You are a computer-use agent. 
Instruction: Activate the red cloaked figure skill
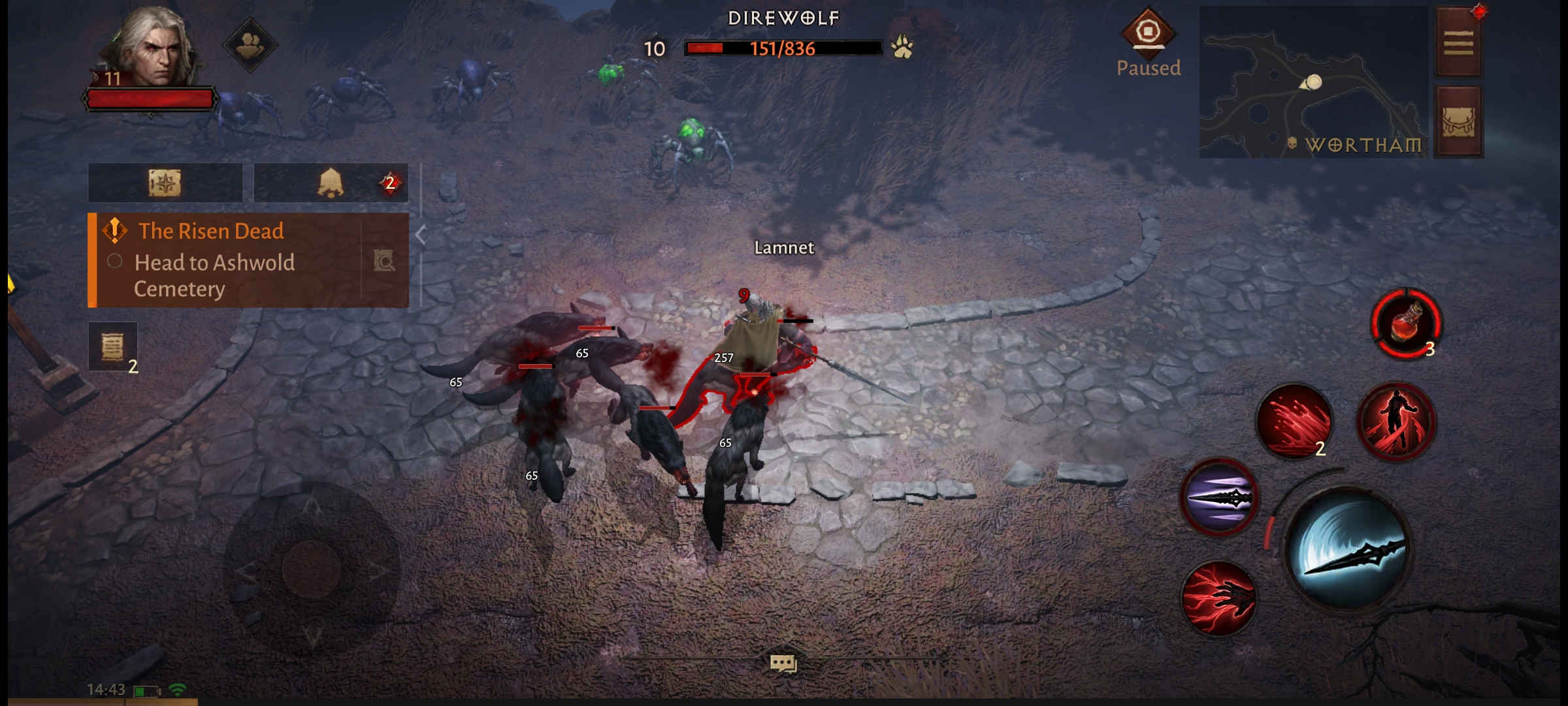[1396, 421]
